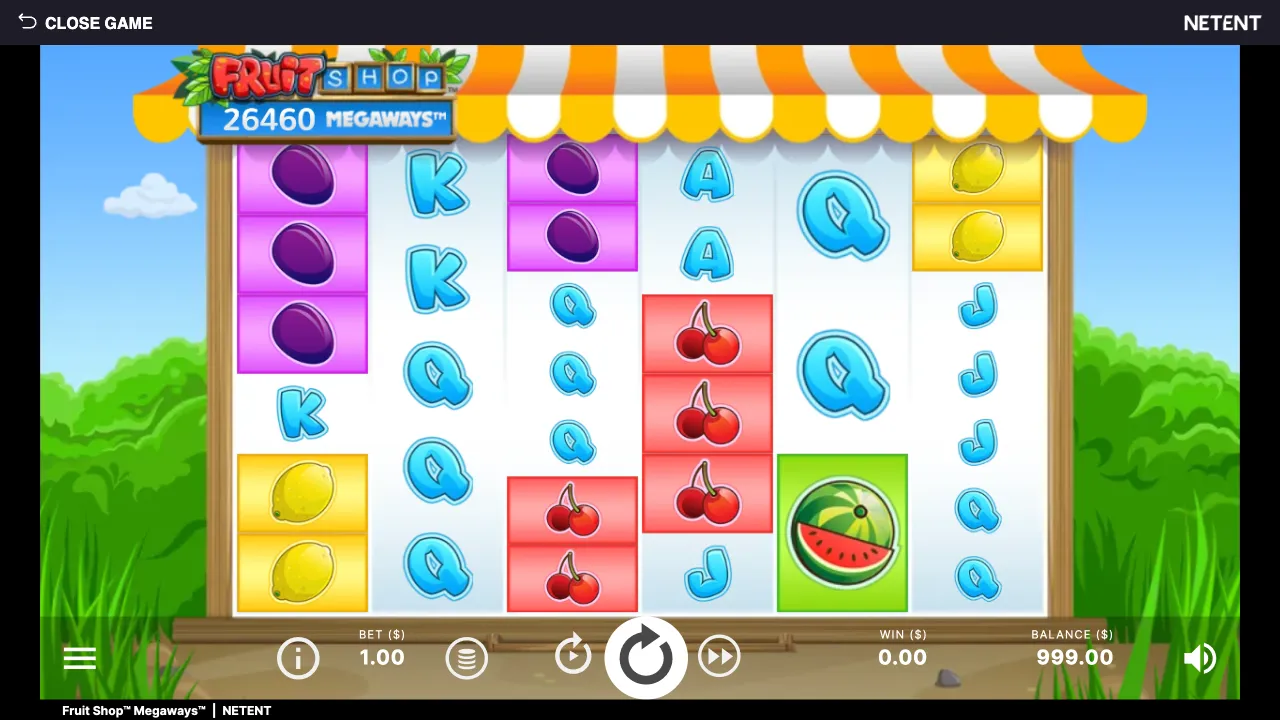Click the 26460 Megaways counter display
1280x720 pixels.
click(x=330, y=119)
